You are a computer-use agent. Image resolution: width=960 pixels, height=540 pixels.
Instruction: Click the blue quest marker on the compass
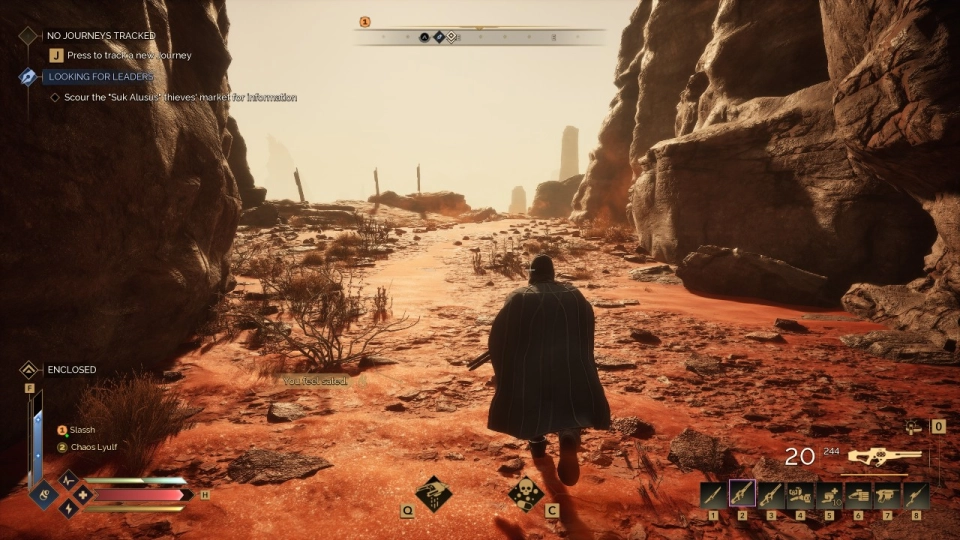[x=438, y=37]
